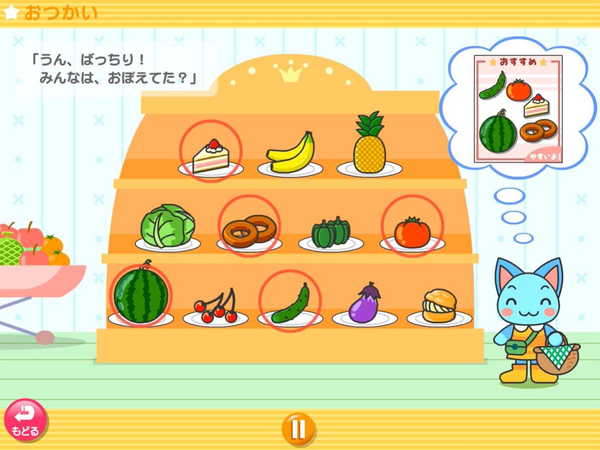Select the strawberry cake on the shelf
The height and width of the screenshot is (450, 600).
coord(210,155)
